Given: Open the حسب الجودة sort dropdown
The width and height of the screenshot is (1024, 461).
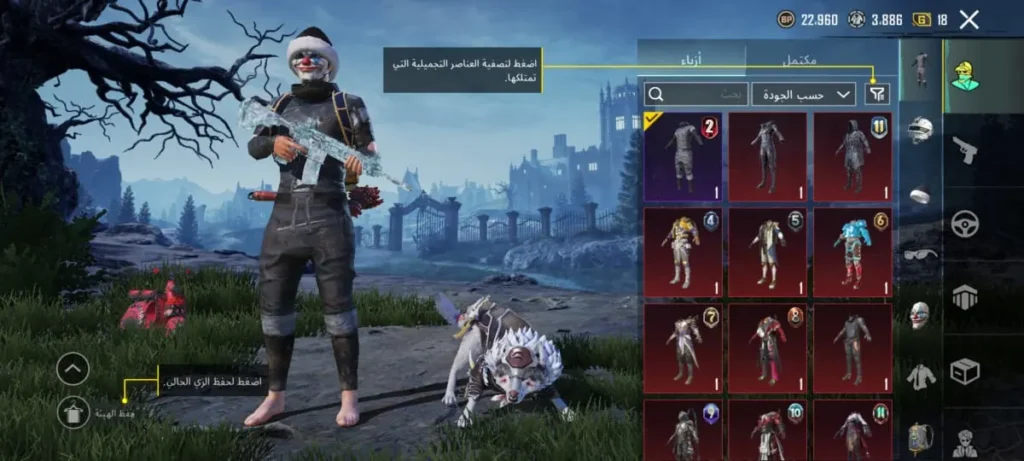Looking at the screenshot, I should coord(803,94).
